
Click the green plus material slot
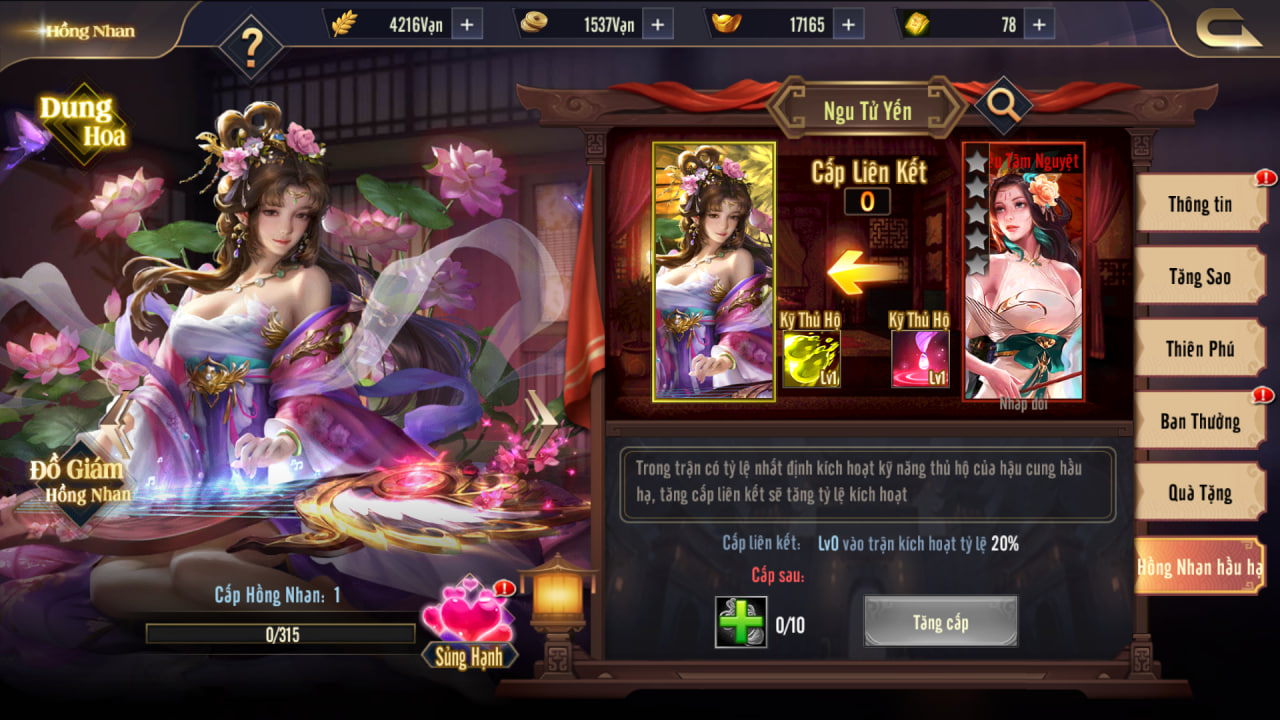(741, 622)
